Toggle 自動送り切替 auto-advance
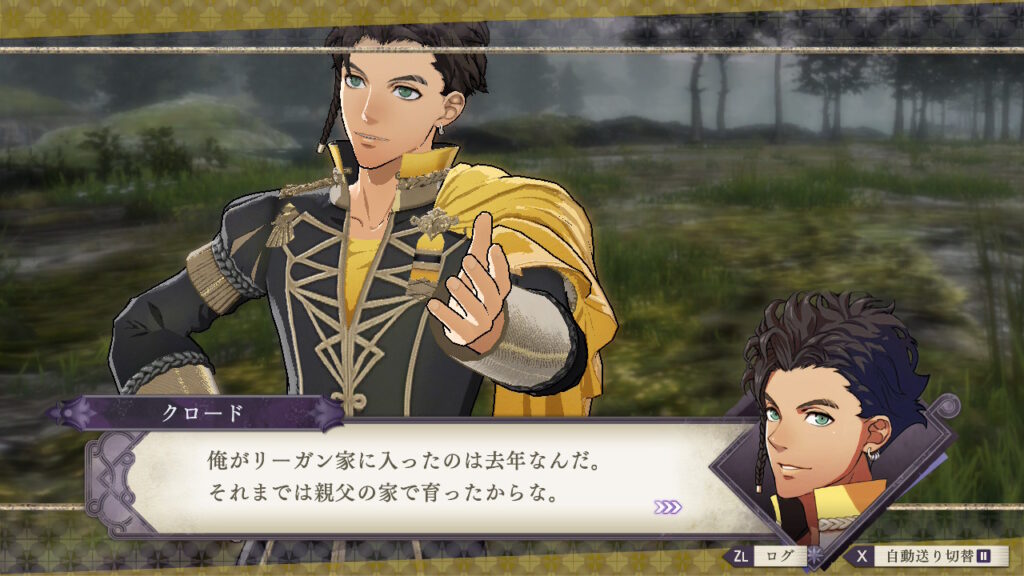This screenshot has height=576, width=1024. pyautogui.click(x=927, y=556)
